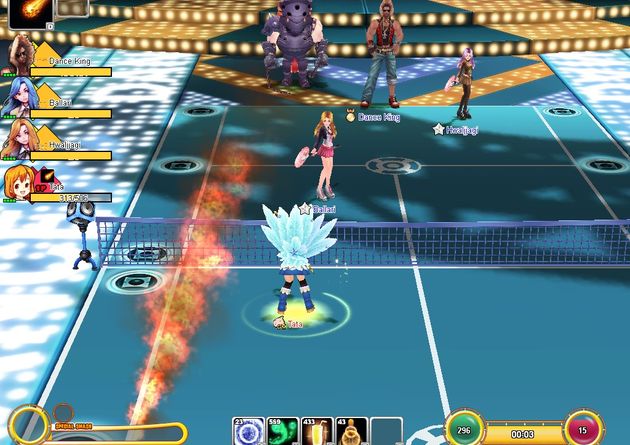The width and height of the screenshot is (630, 445).
Task: Select Ballari's blue-haired portrait
Action: coord(17,97)
